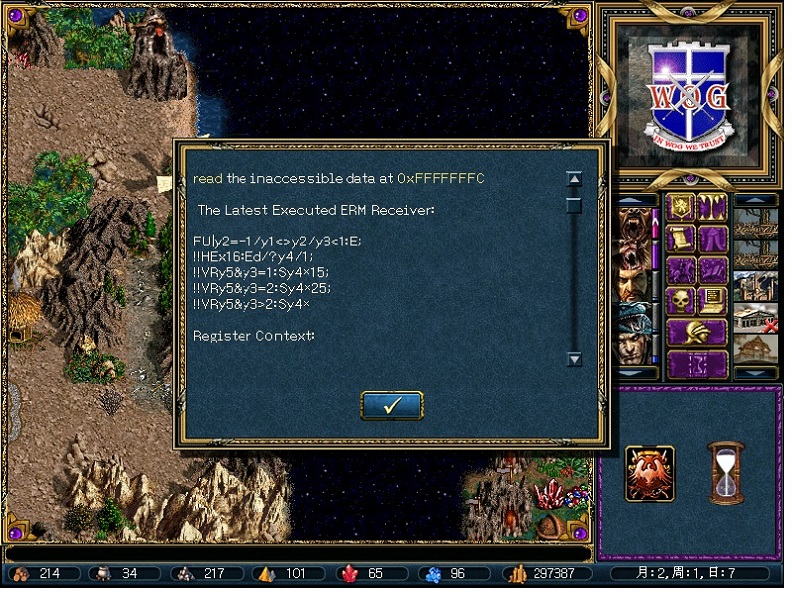Image resolution: width=792 pixels, height=594 pixels.
Task: Open the kingdom overview shield button
Action: (682, 207)
